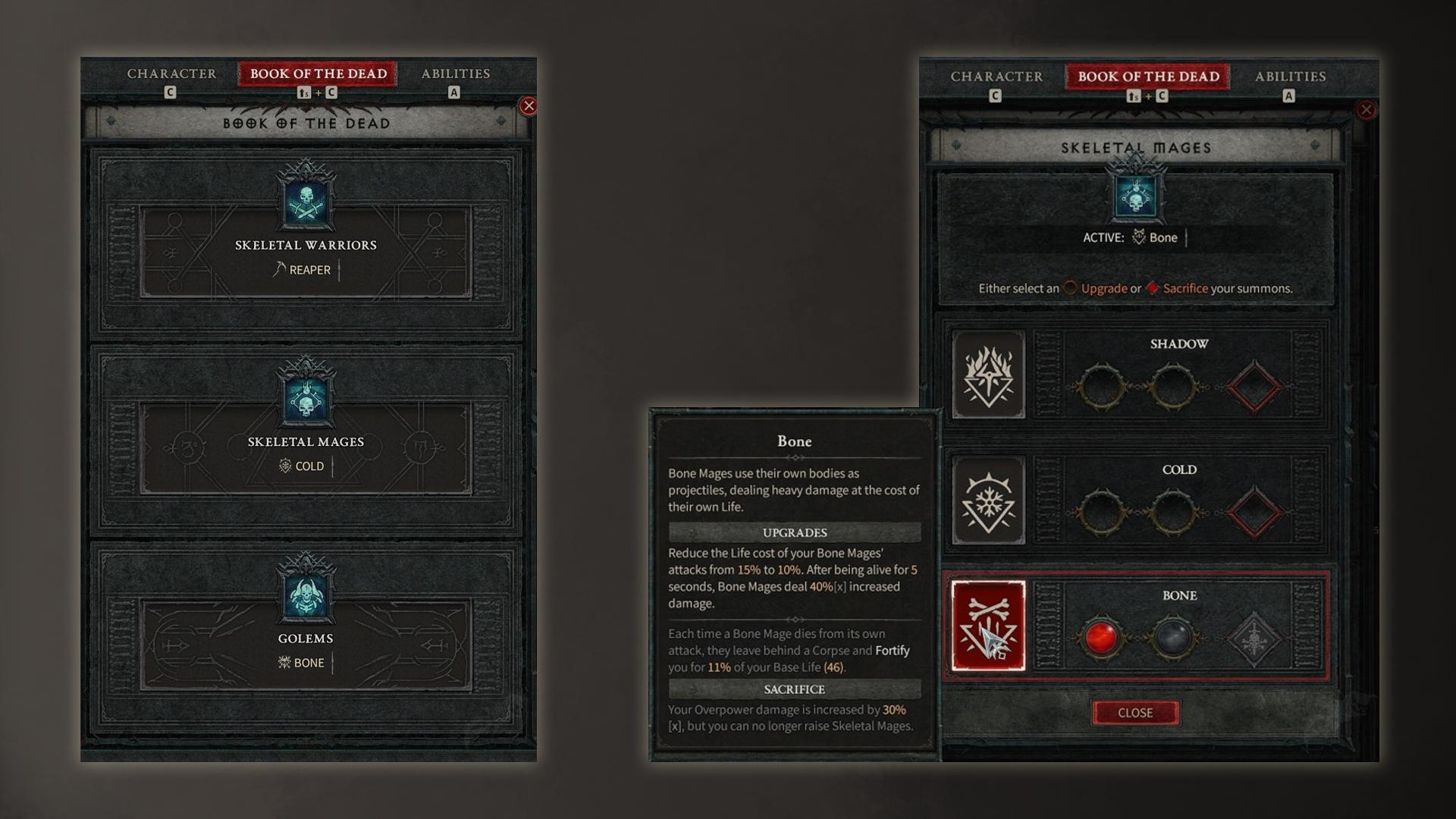The image size is (1456, 819).
Task: Switch to left panel's Character tab
Action: [x=171, y=74]
